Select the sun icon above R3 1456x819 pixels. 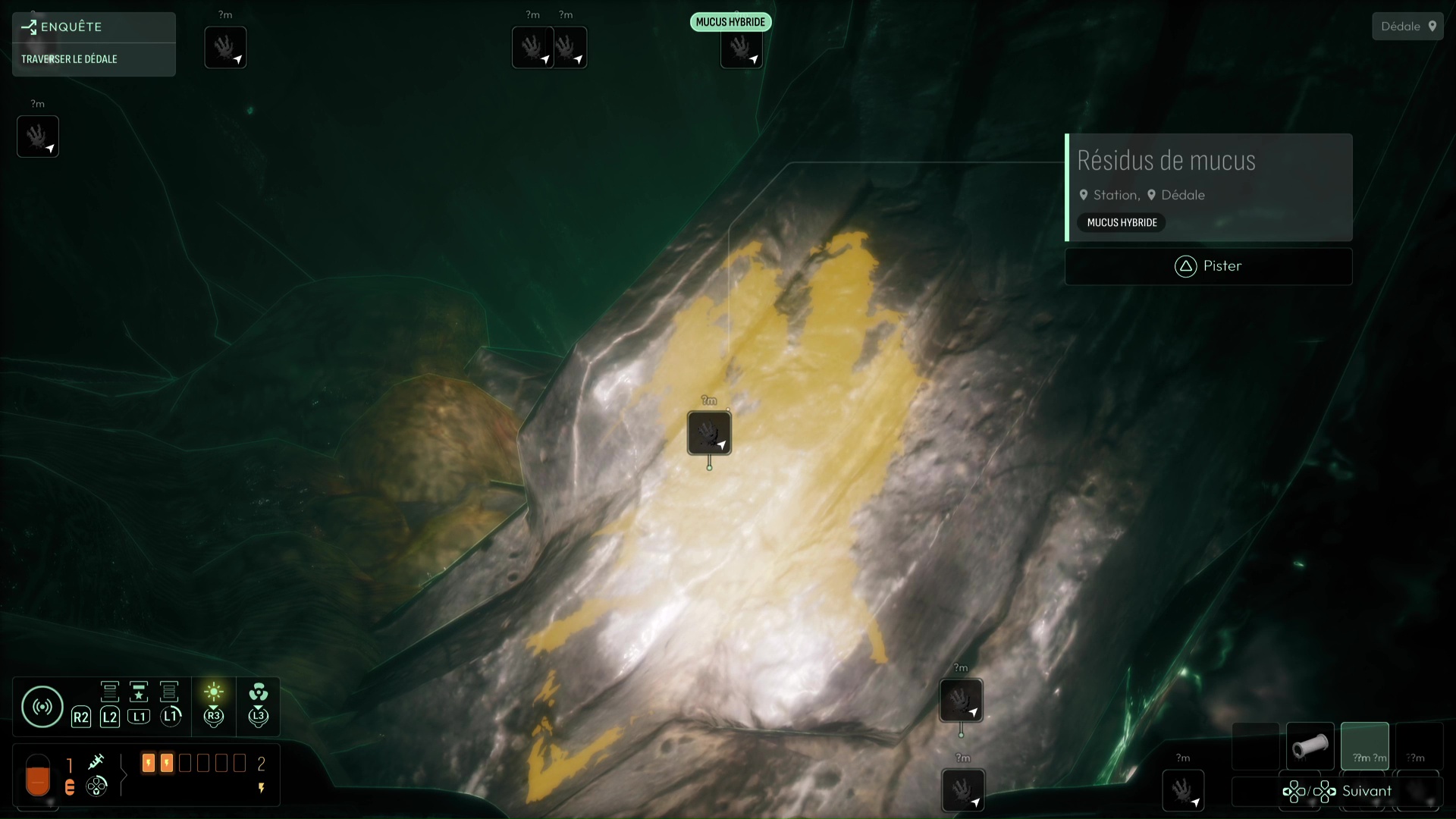pyautogui.click(x=213, y=690)
